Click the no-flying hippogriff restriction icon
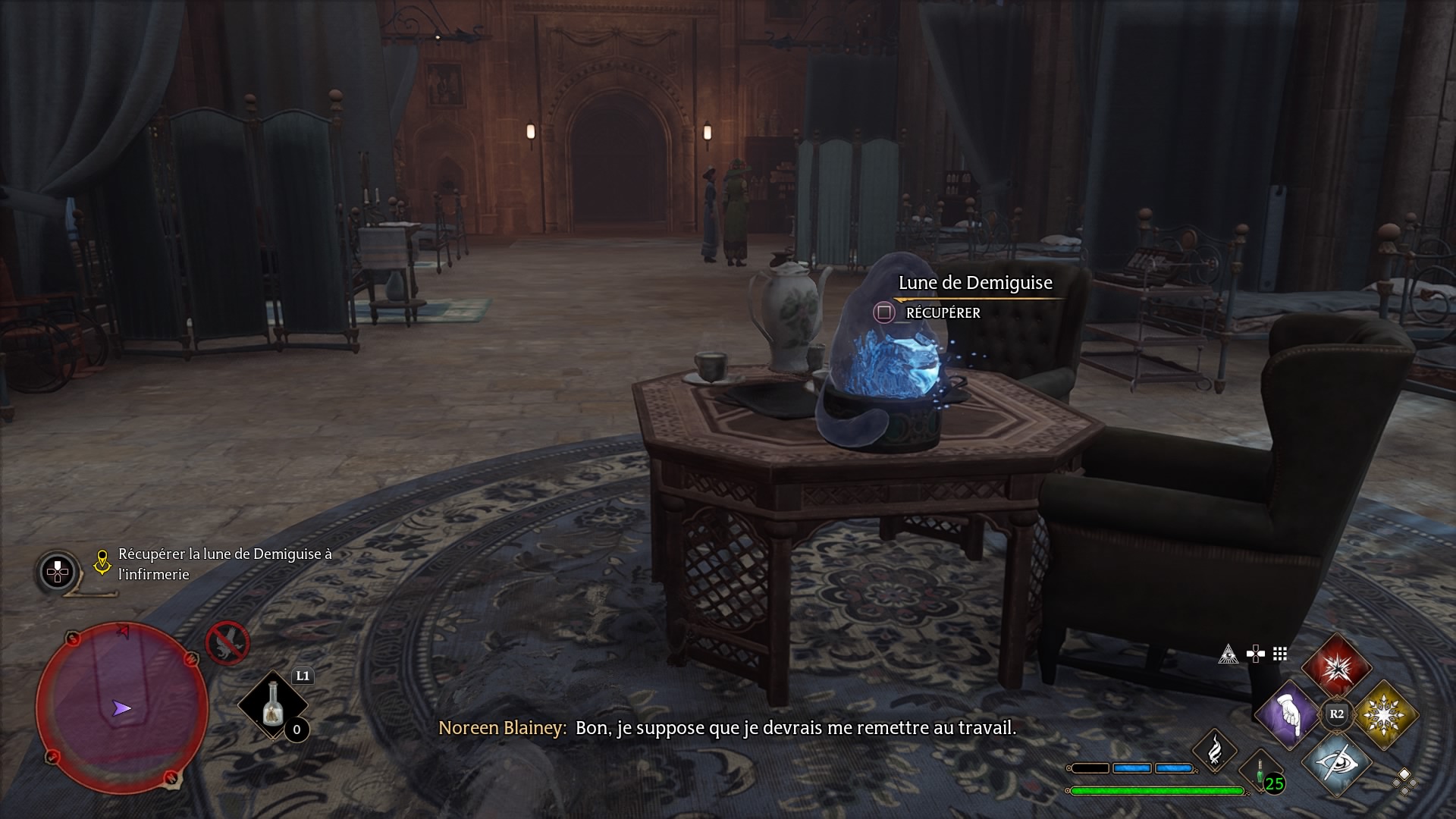 227,643
